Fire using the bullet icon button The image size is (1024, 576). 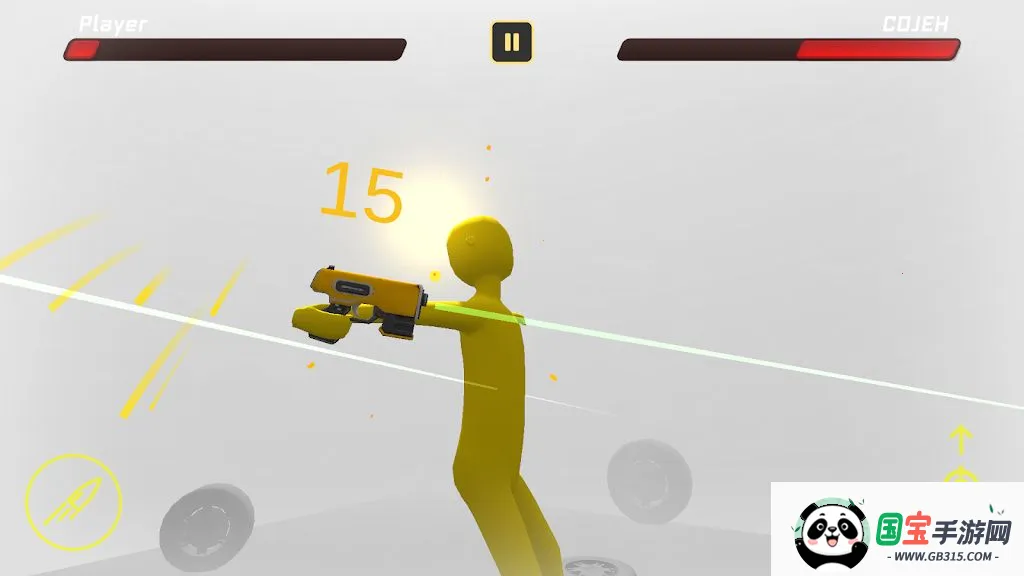(73, 502)
